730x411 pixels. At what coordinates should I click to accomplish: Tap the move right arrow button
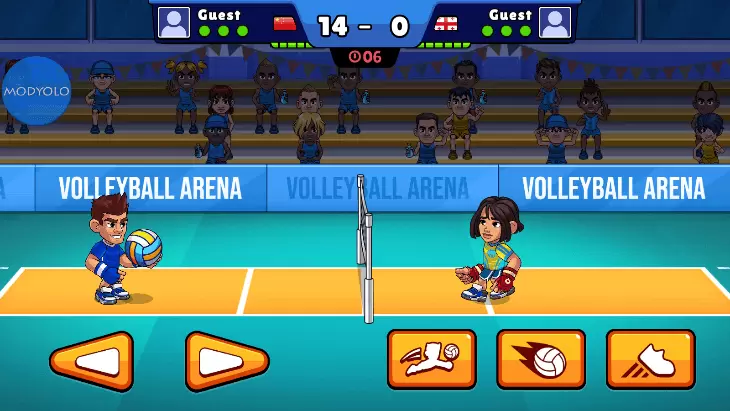[227, 361]
